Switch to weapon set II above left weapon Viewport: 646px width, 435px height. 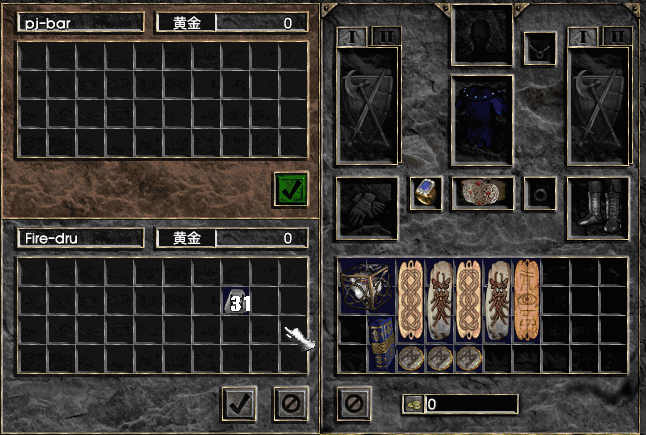coord(385,37)
